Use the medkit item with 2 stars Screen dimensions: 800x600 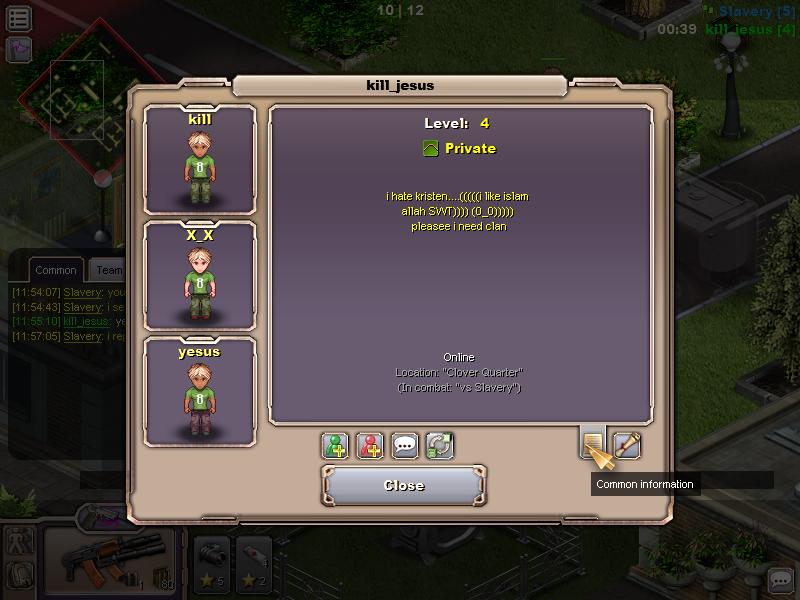click(x=253, y=562)
